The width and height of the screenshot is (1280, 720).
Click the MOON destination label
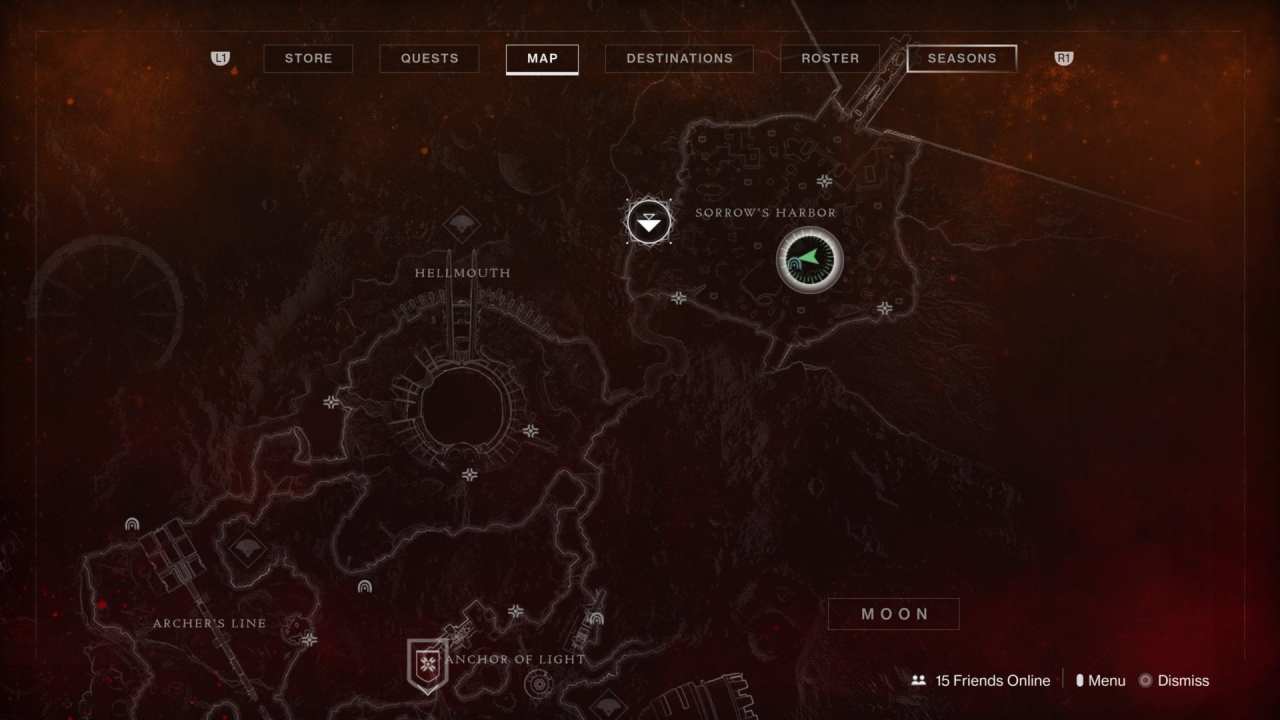[x=893, y=613]
